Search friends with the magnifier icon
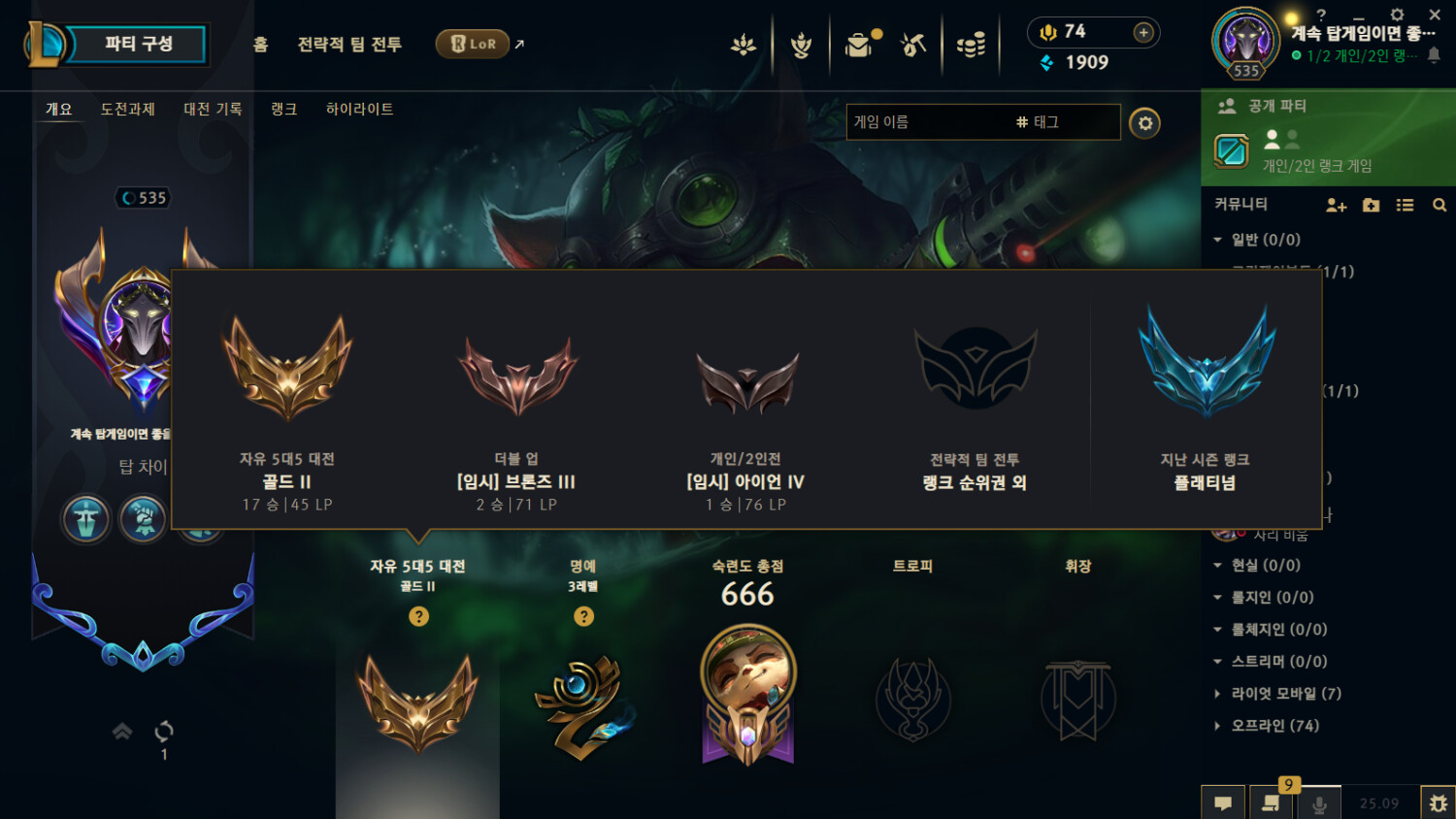 pos(1439,205)
